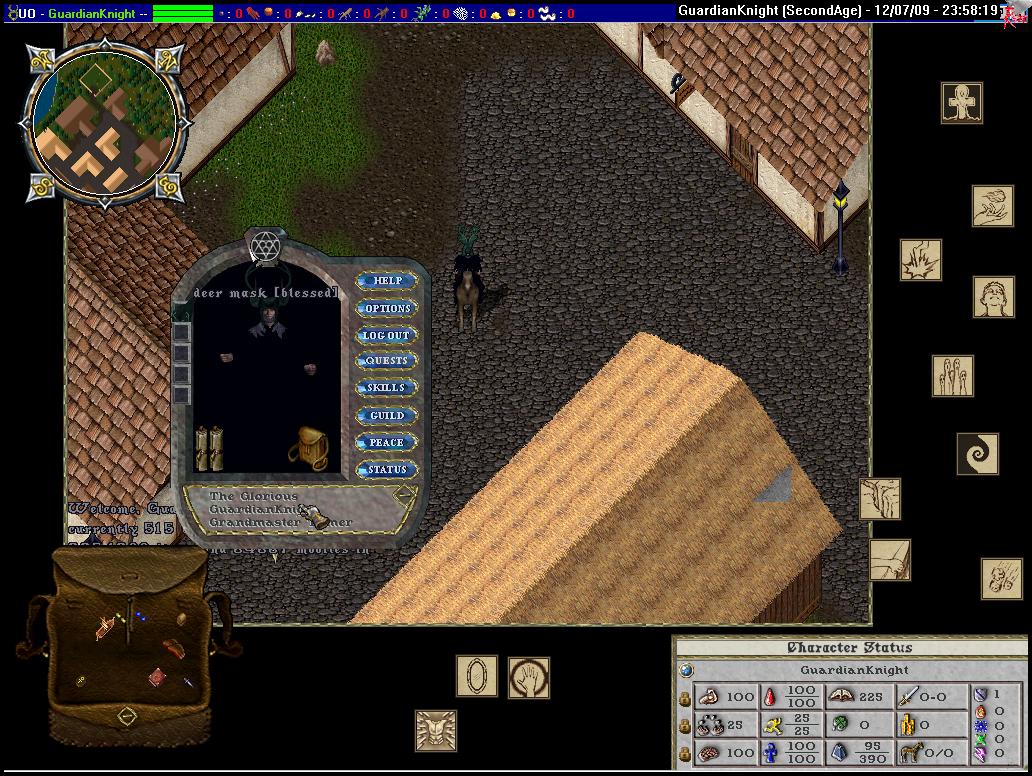The width and height of the screenshot is (1032, 776).
Task: Activate the ankh spell icon
Action: click(x=961, y=103)
